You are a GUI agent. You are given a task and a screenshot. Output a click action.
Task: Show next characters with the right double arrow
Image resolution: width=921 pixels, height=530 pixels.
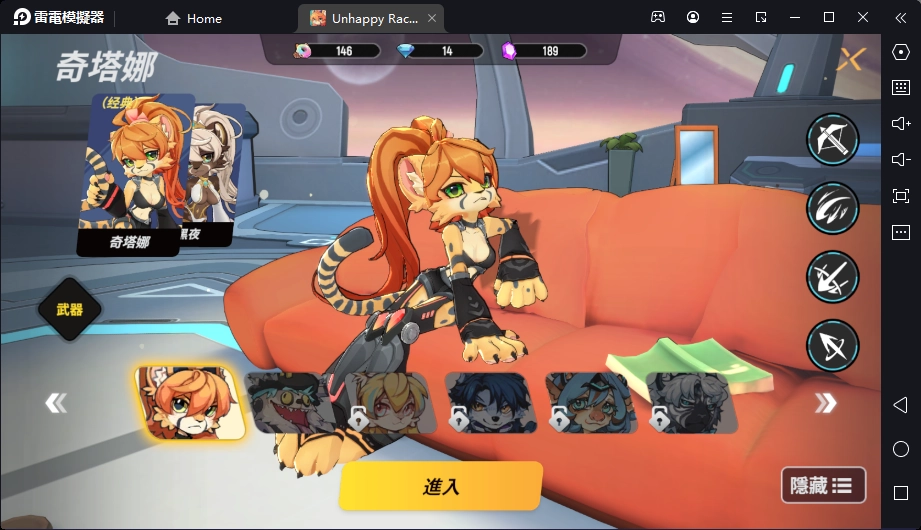click(x=825, y=403)
